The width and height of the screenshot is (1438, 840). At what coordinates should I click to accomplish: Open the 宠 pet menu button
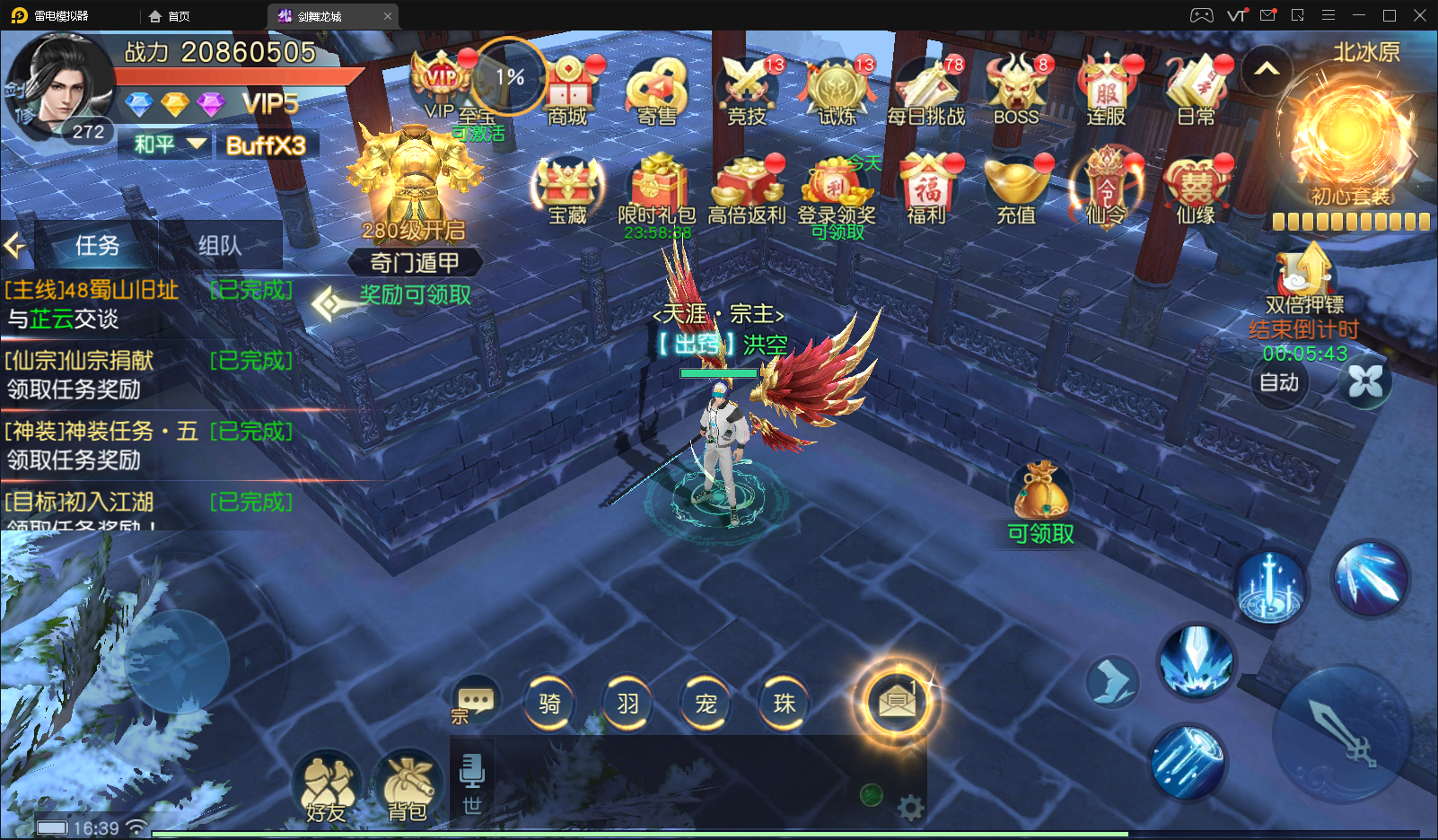click(706, 704)
